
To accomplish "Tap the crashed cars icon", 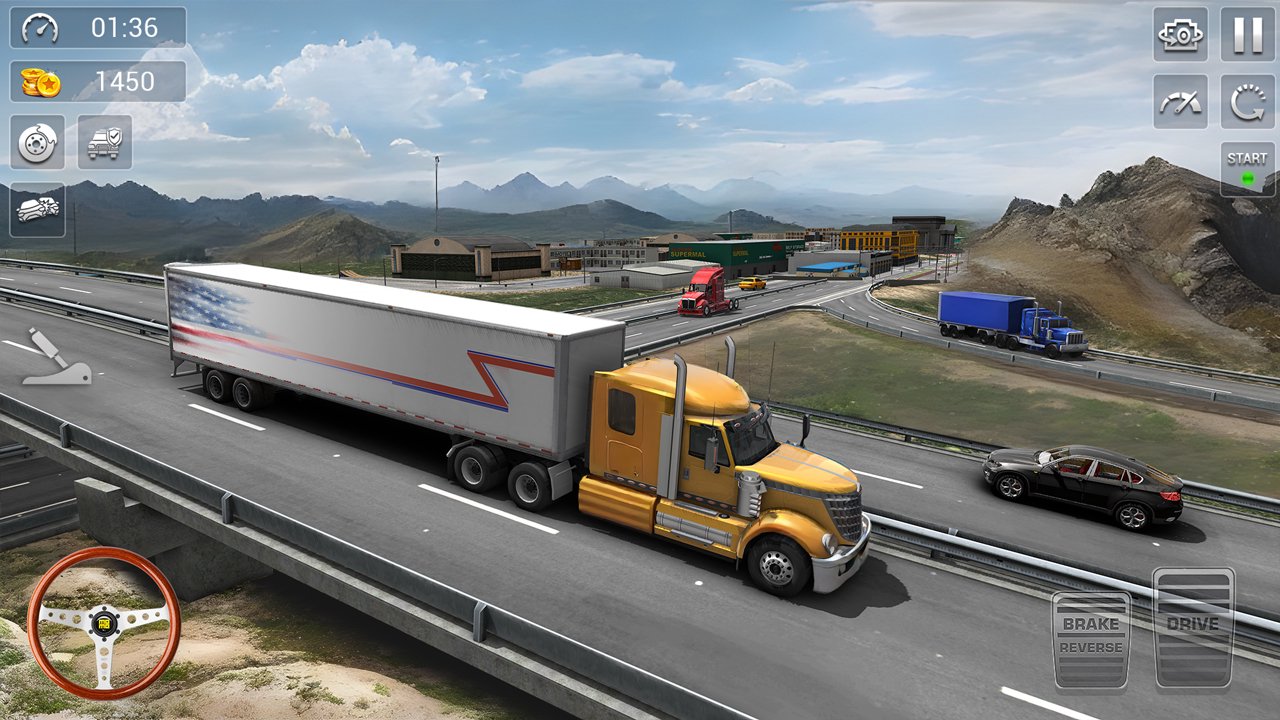I will [x=38, y=209].
